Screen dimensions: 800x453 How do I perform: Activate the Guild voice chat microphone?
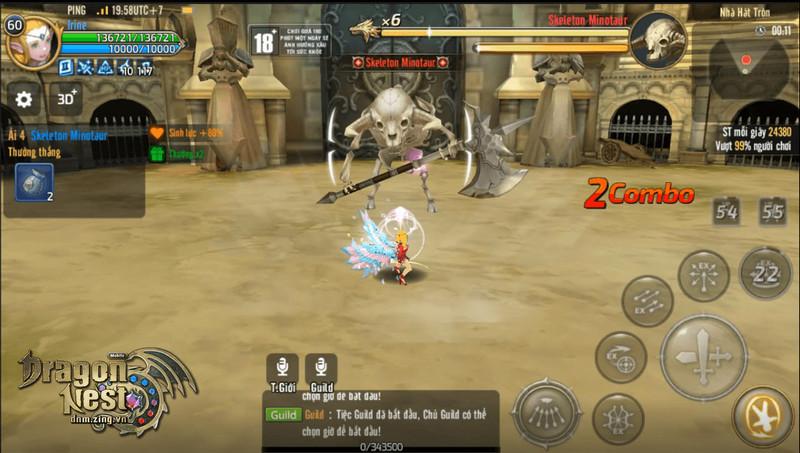(x=321, y=369)
